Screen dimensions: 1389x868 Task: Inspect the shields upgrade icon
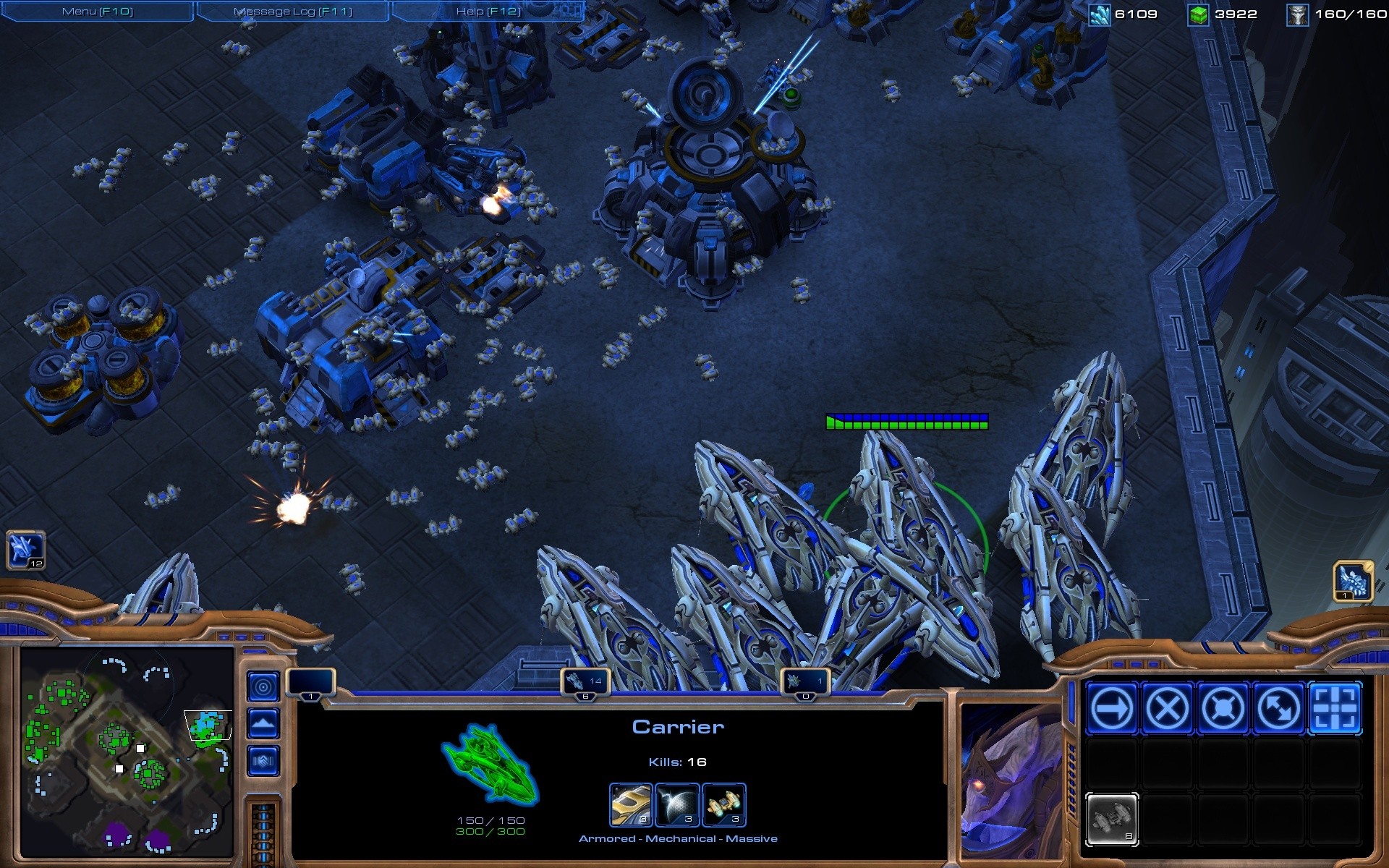point(676,804)
